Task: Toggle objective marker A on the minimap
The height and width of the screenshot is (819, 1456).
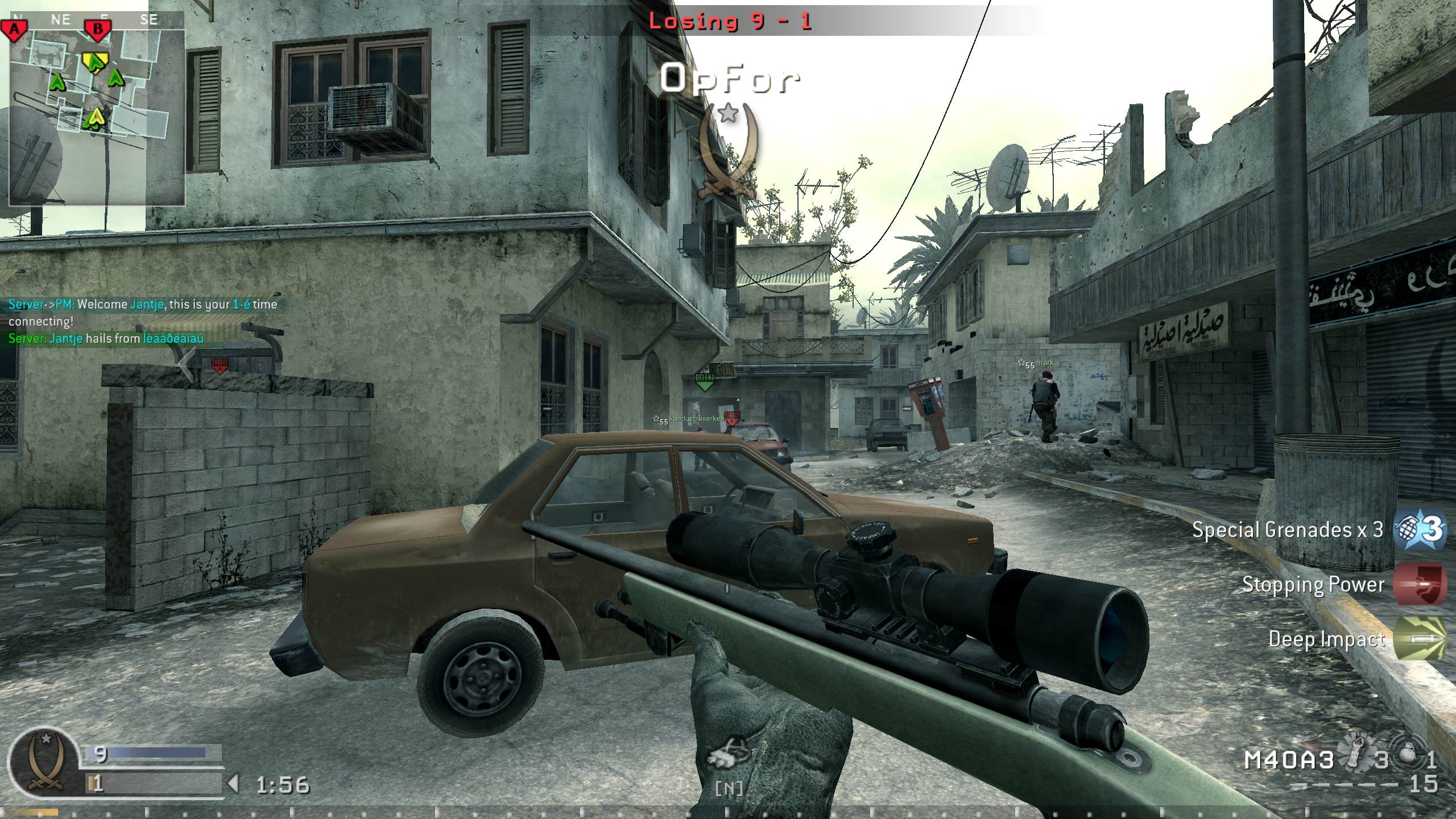Action: (x=15, y=30)
